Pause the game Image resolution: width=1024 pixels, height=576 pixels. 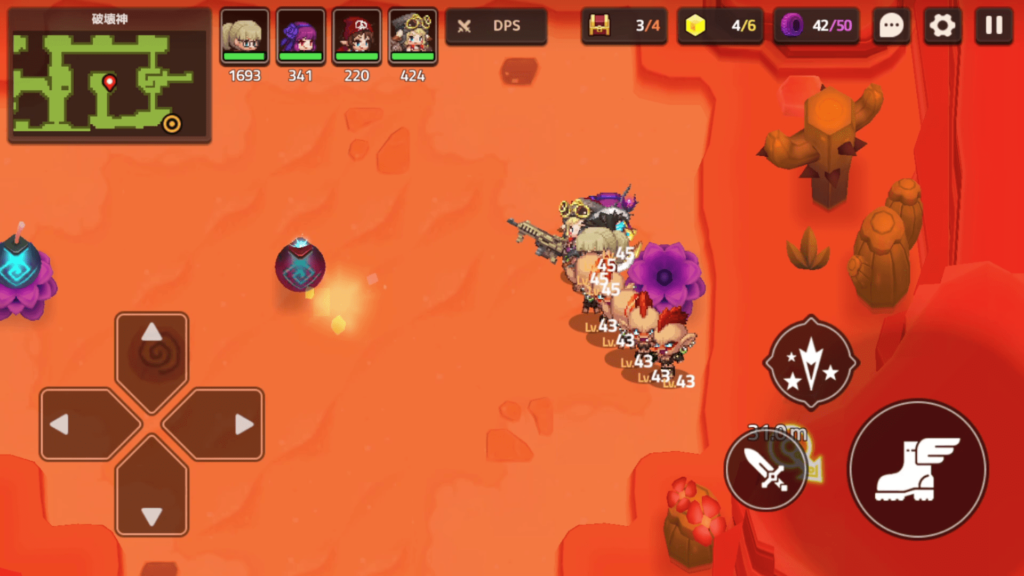pyautogui.click(x=994, y=27)
